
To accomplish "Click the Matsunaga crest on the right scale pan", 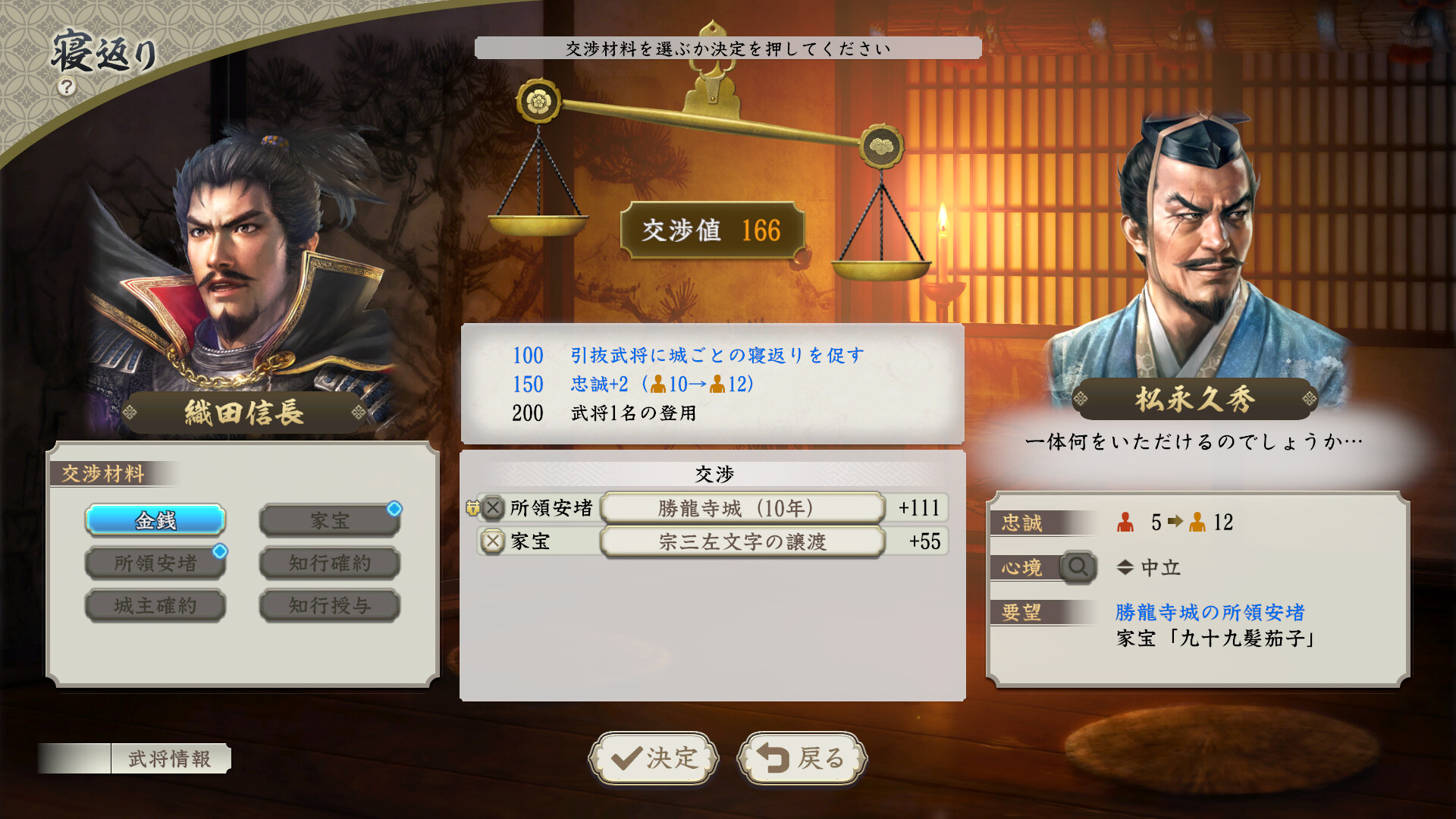I will [882, 145].
